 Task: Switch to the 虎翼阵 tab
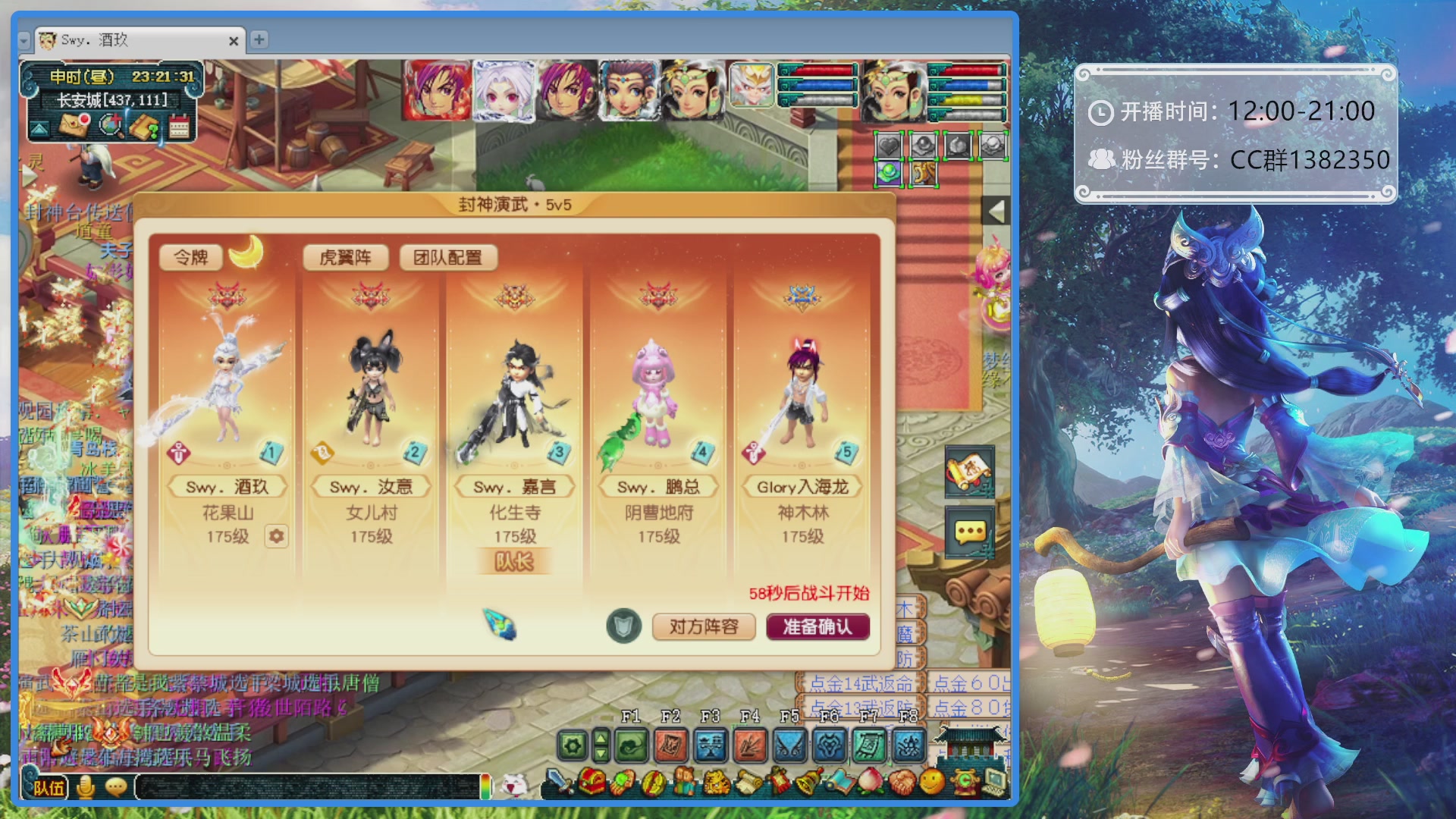tap(346, 258)
